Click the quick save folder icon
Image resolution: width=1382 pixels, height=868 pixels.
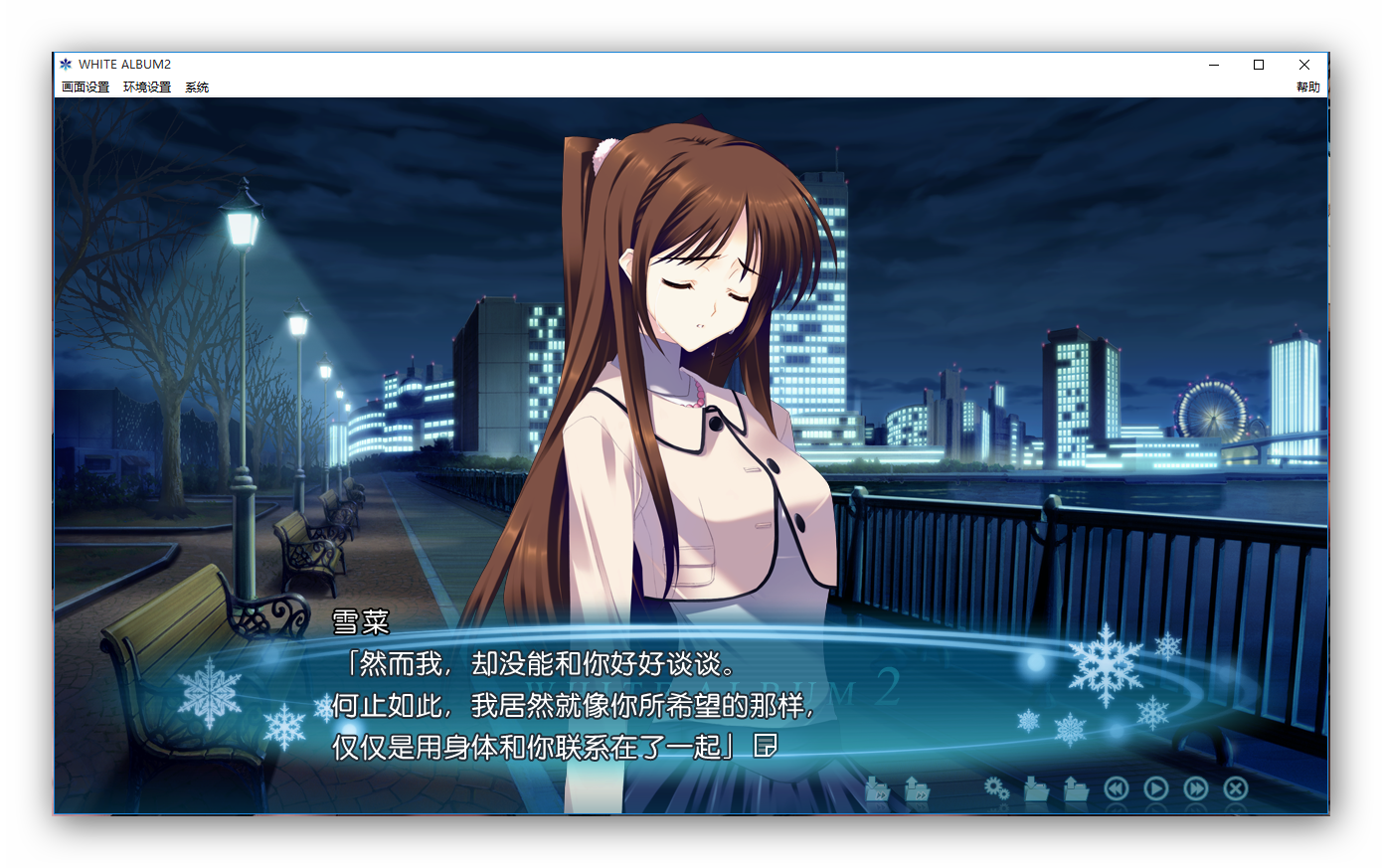(x=877, y=789)
